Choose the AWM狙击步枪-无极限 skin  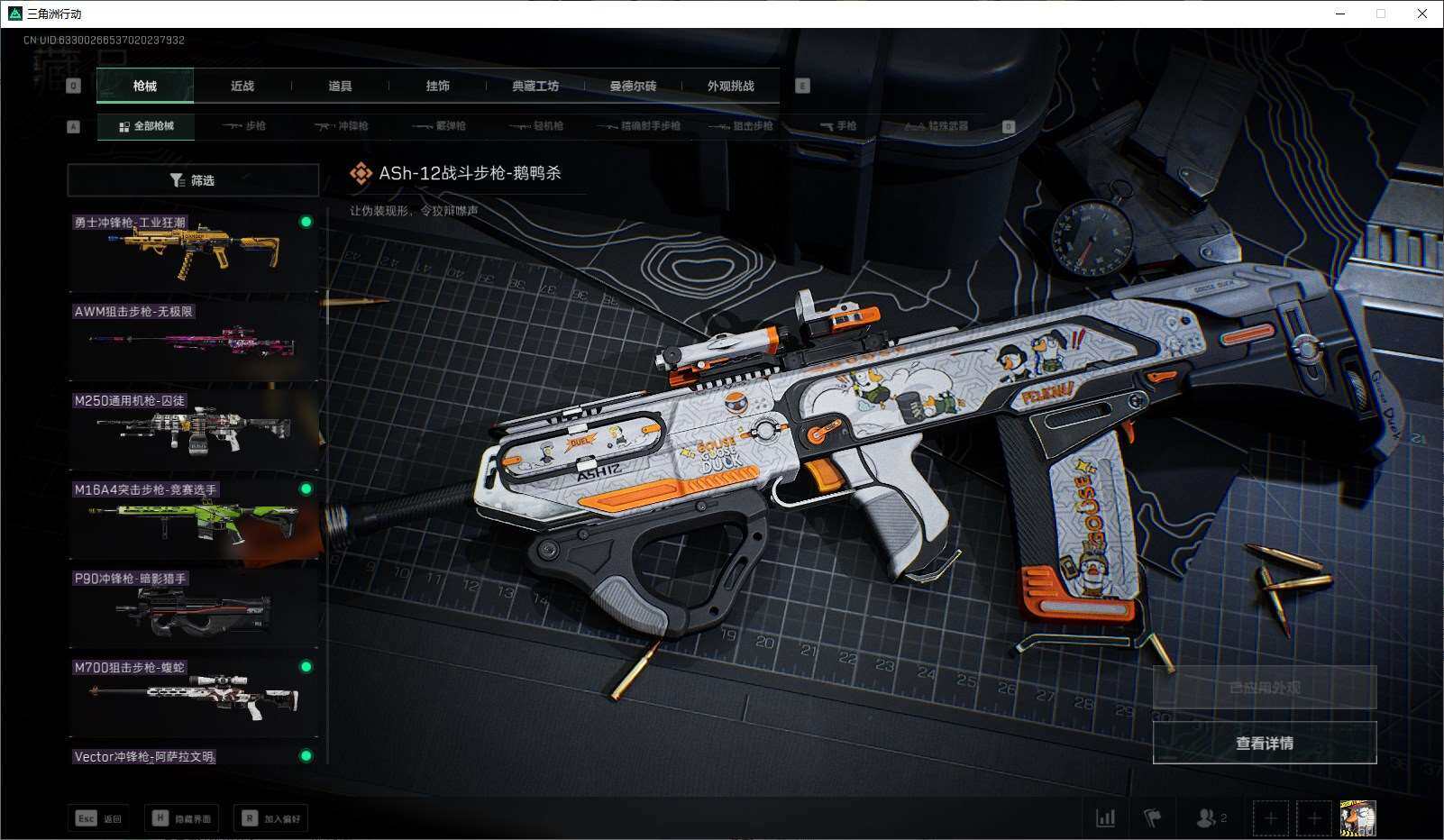193,340
